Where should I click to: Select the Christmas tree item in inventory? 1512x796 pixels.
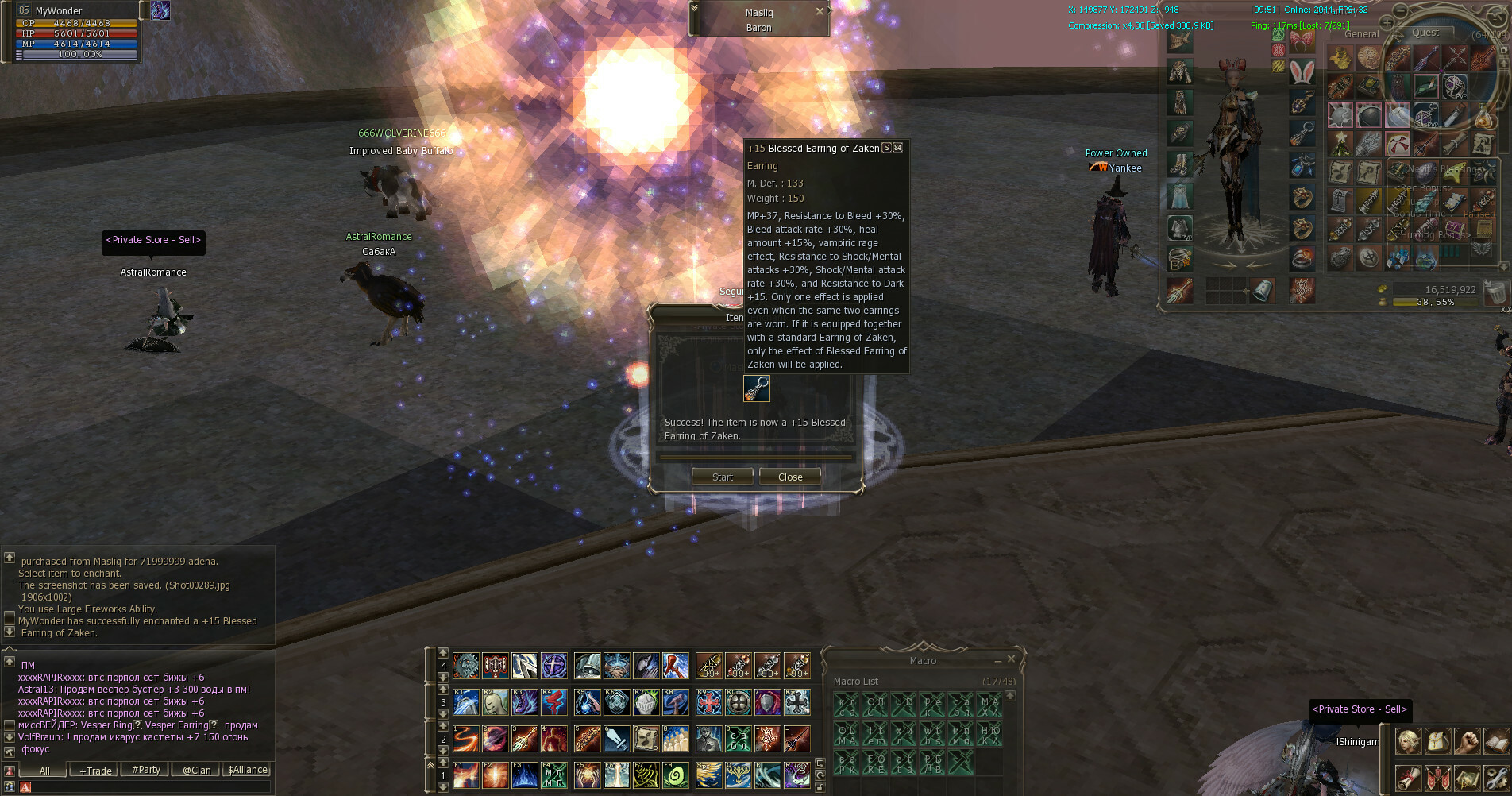(1340, 144)
